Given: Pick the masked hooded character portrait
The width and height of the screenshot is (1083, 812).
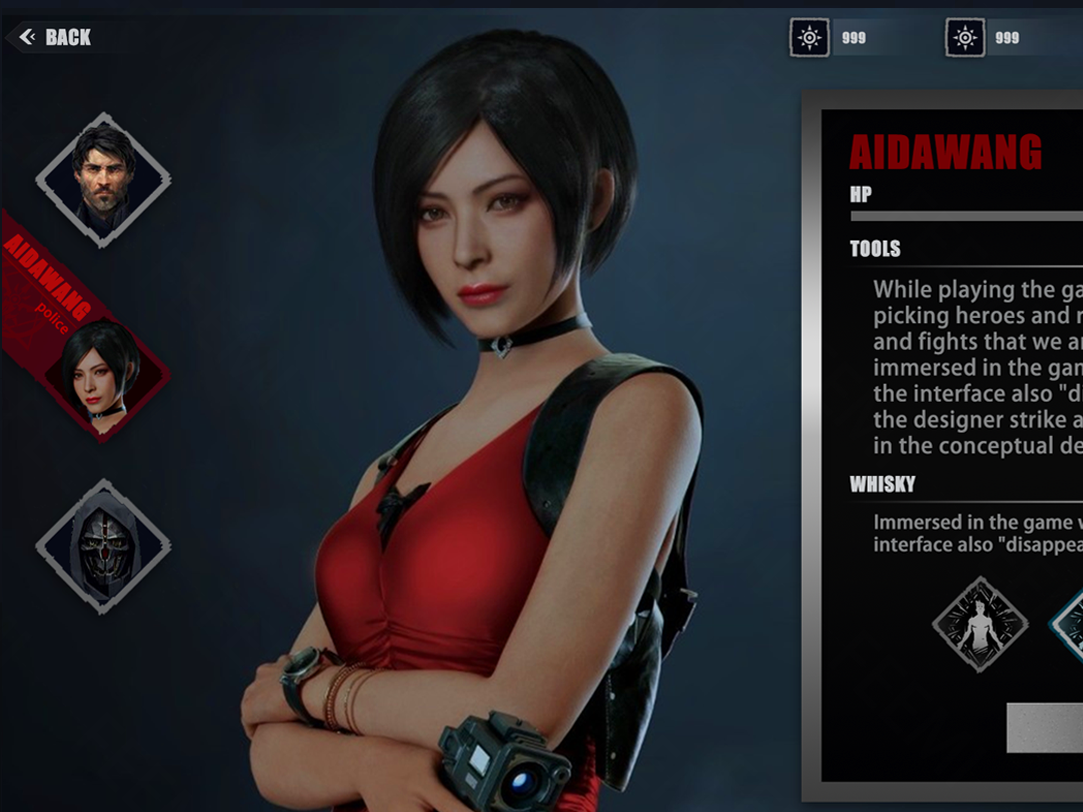Looking at the screenshot, I should pos(103,545).
